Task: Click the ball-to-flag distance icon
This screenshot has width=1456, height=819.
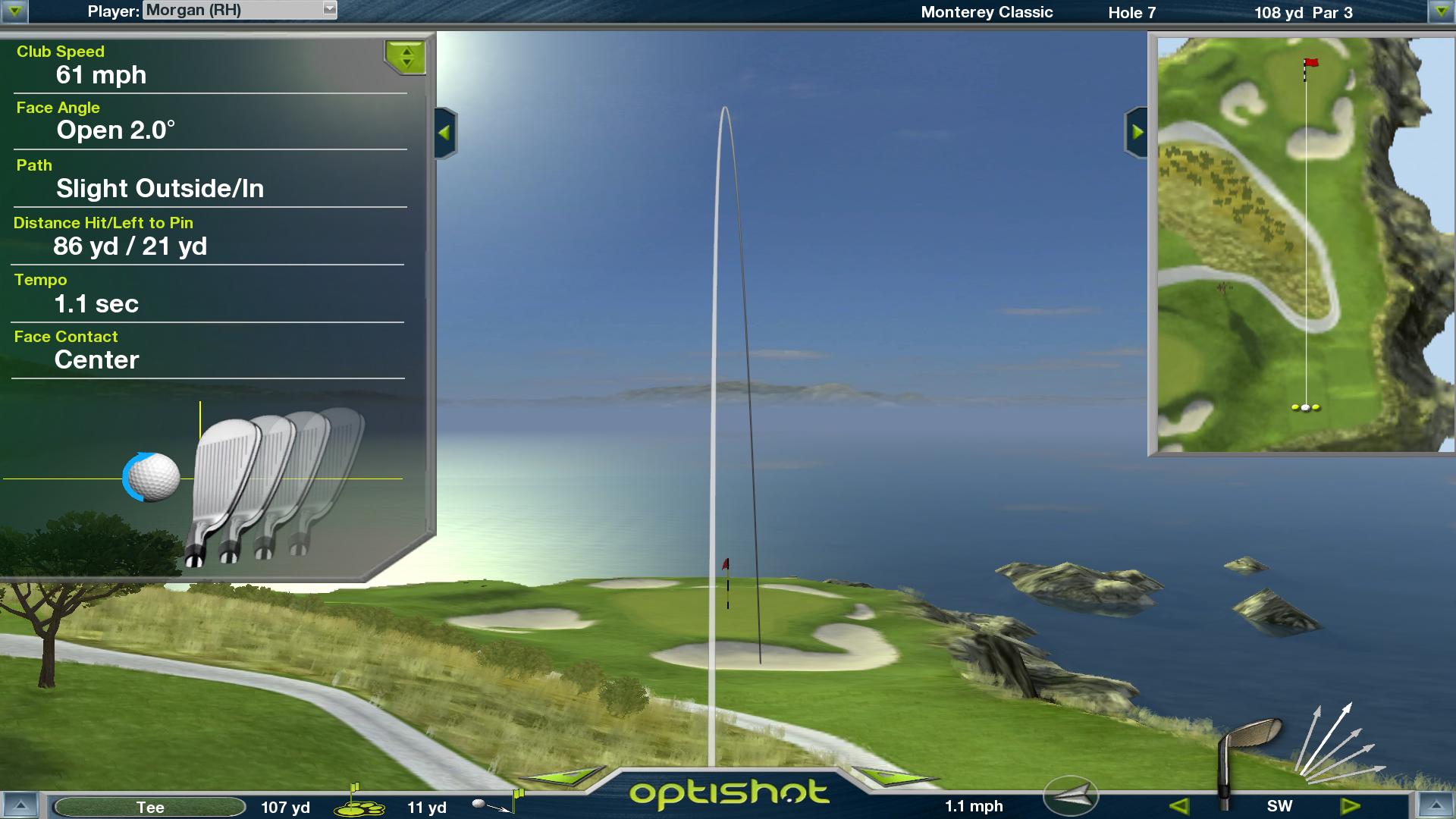Action: pos(497,802)
